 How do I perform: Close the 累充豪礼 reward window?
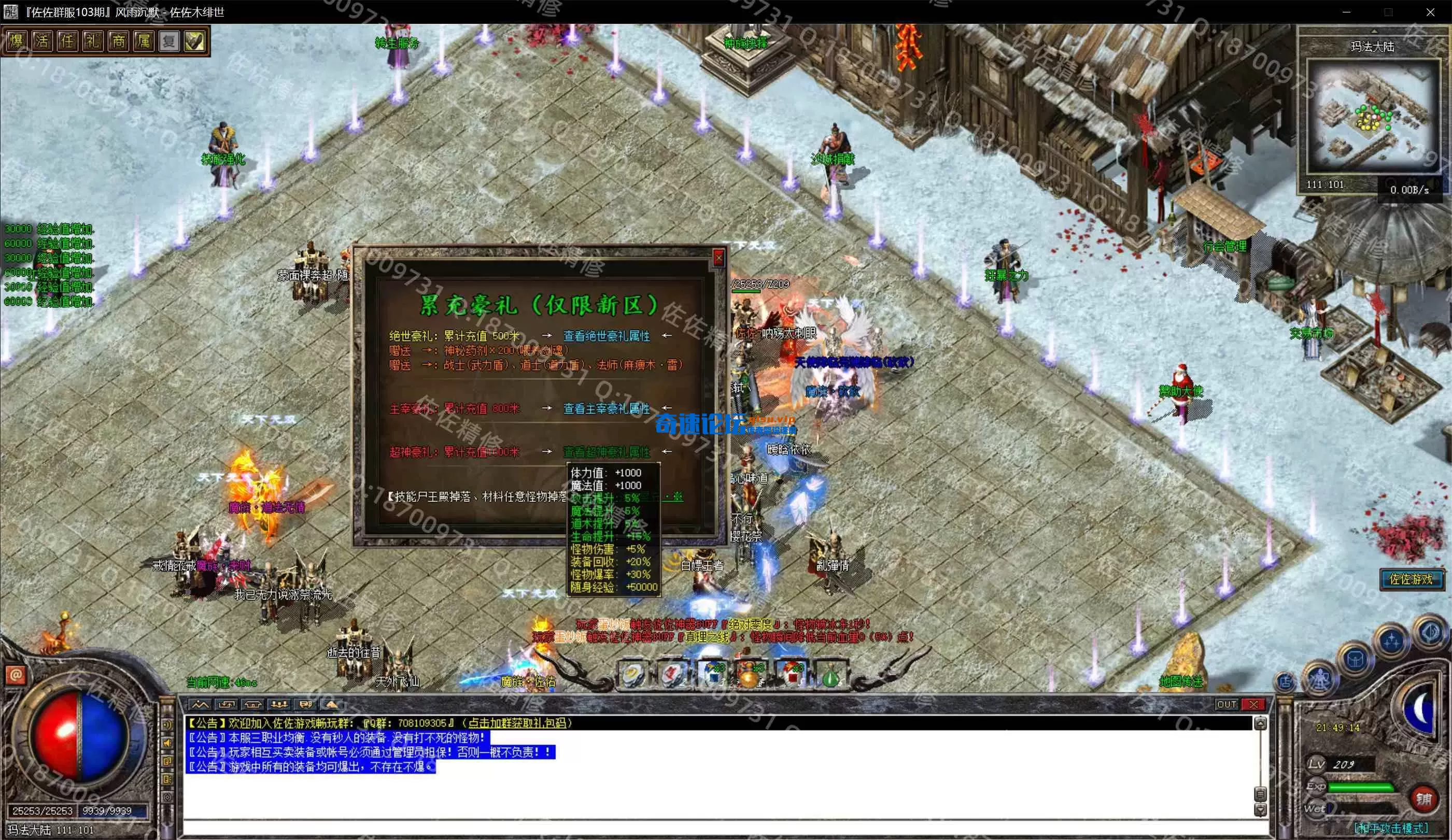(720, 258)
